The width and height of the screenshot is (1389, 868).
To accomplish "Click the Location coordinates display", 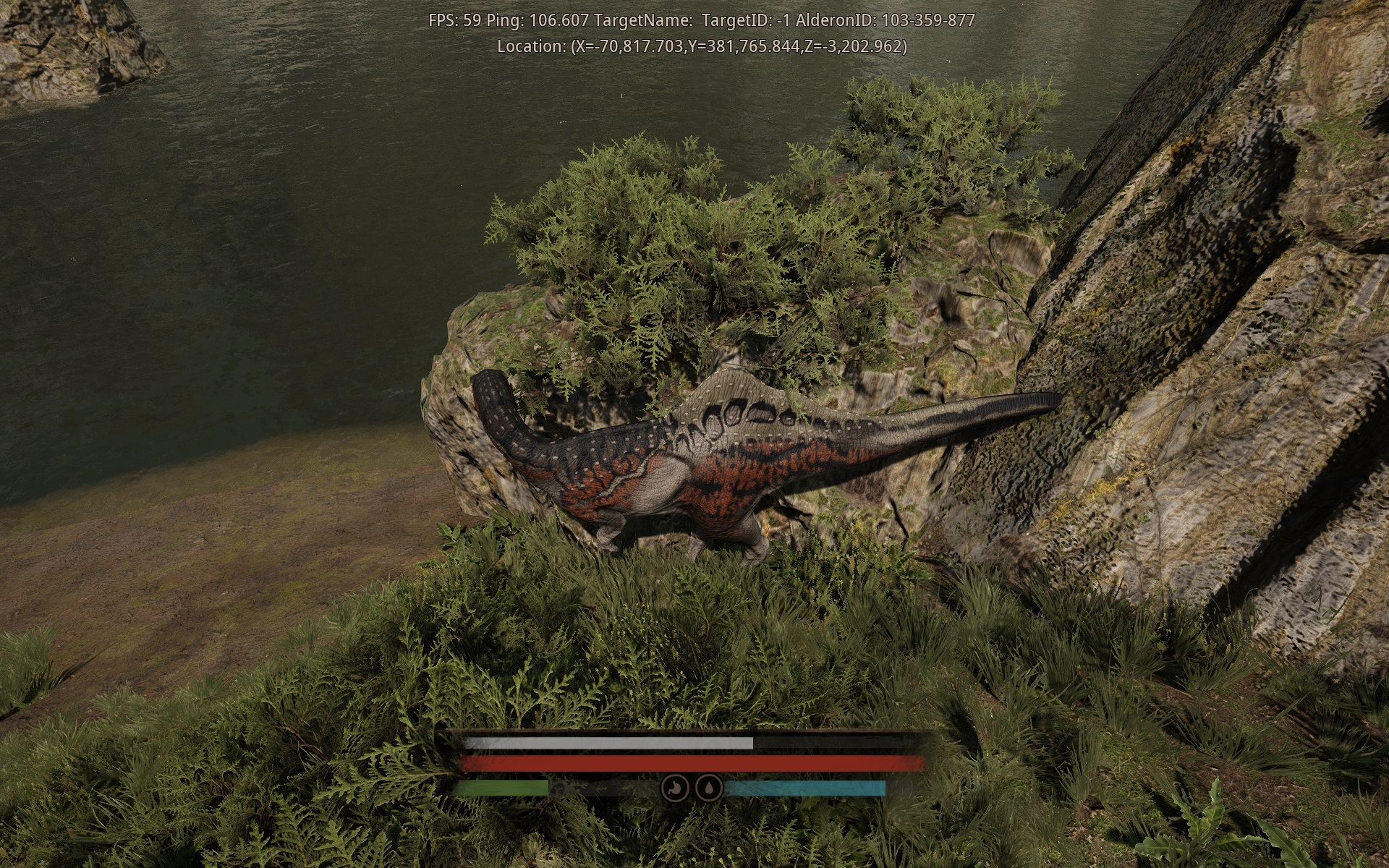I will [702, 47].
